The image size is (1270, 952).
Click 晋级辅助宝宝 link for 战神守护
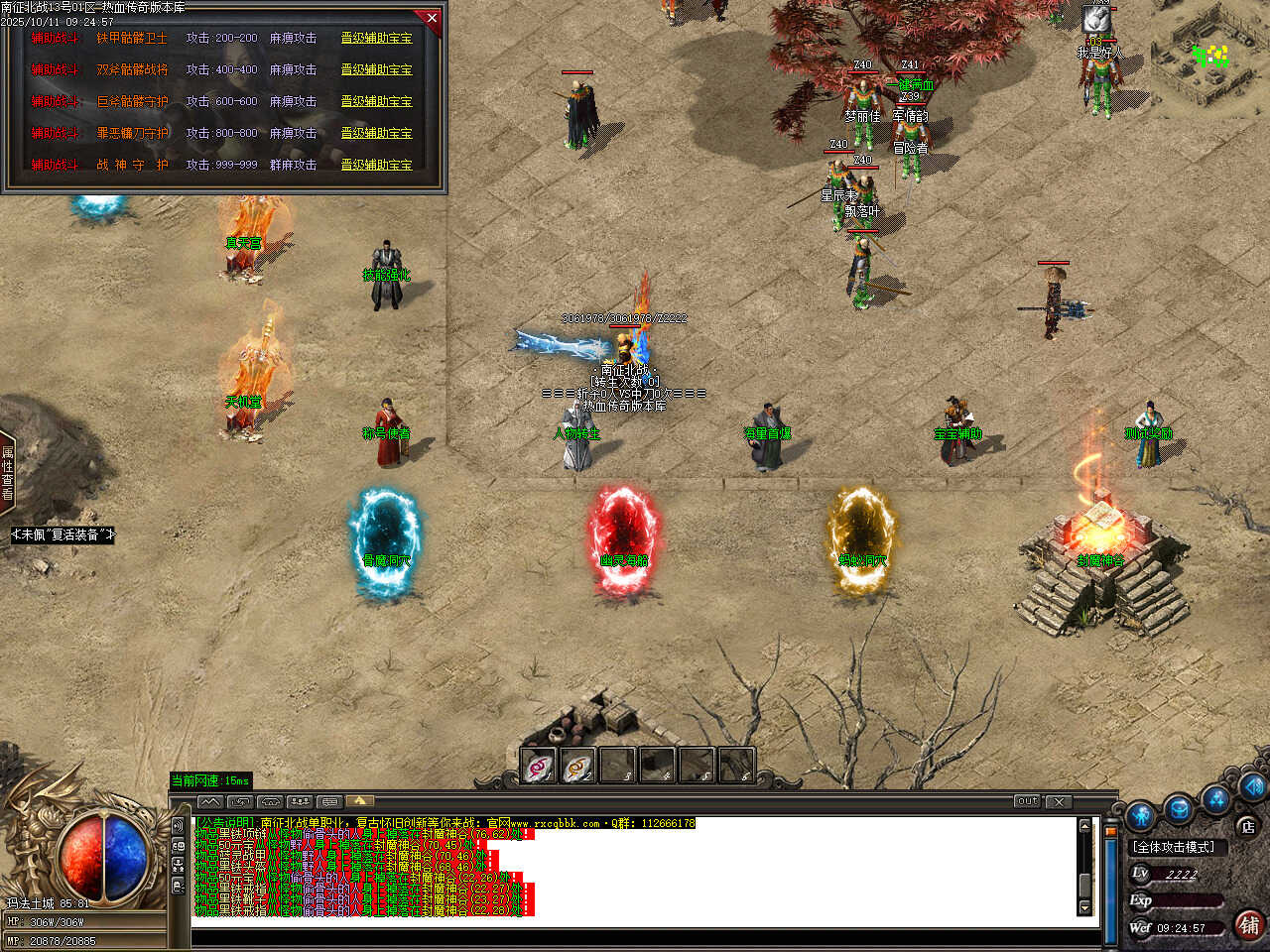(376, 165)
